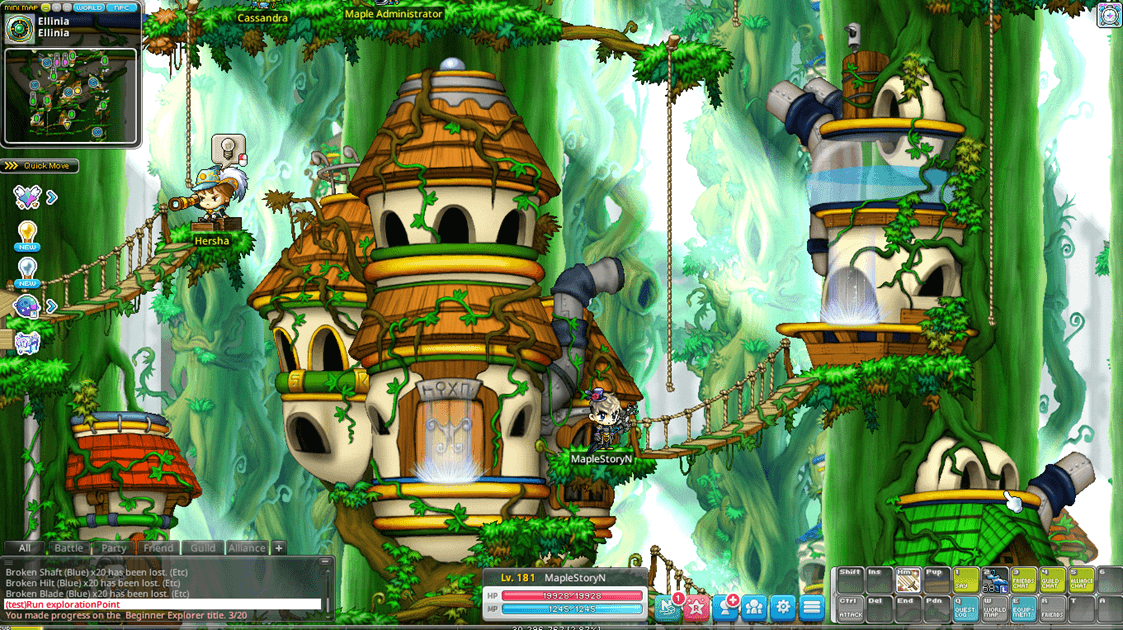Open the settings gear menu
The width and height of the screenshot is (1123, 630).
[783, 606]
